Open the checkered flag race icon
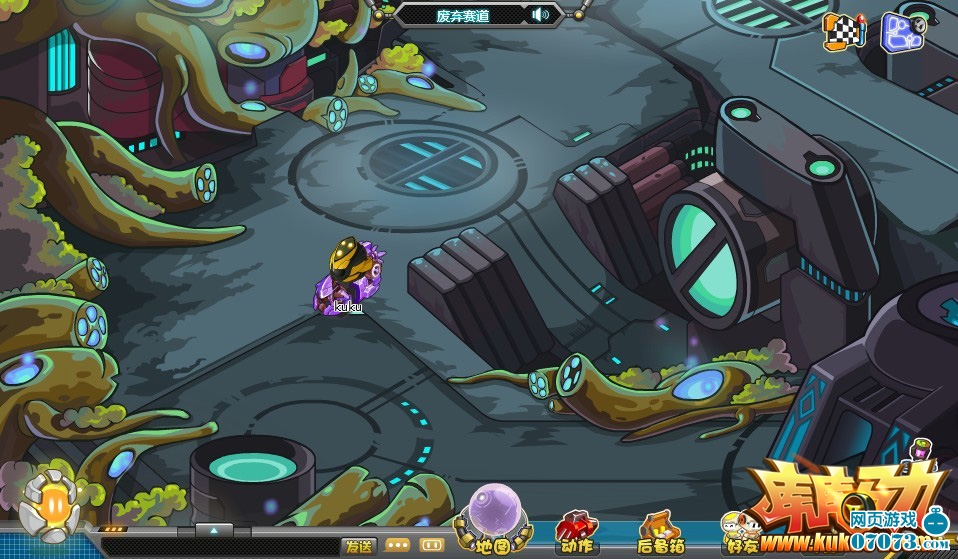The image size is (958, 559). (843, 31)
